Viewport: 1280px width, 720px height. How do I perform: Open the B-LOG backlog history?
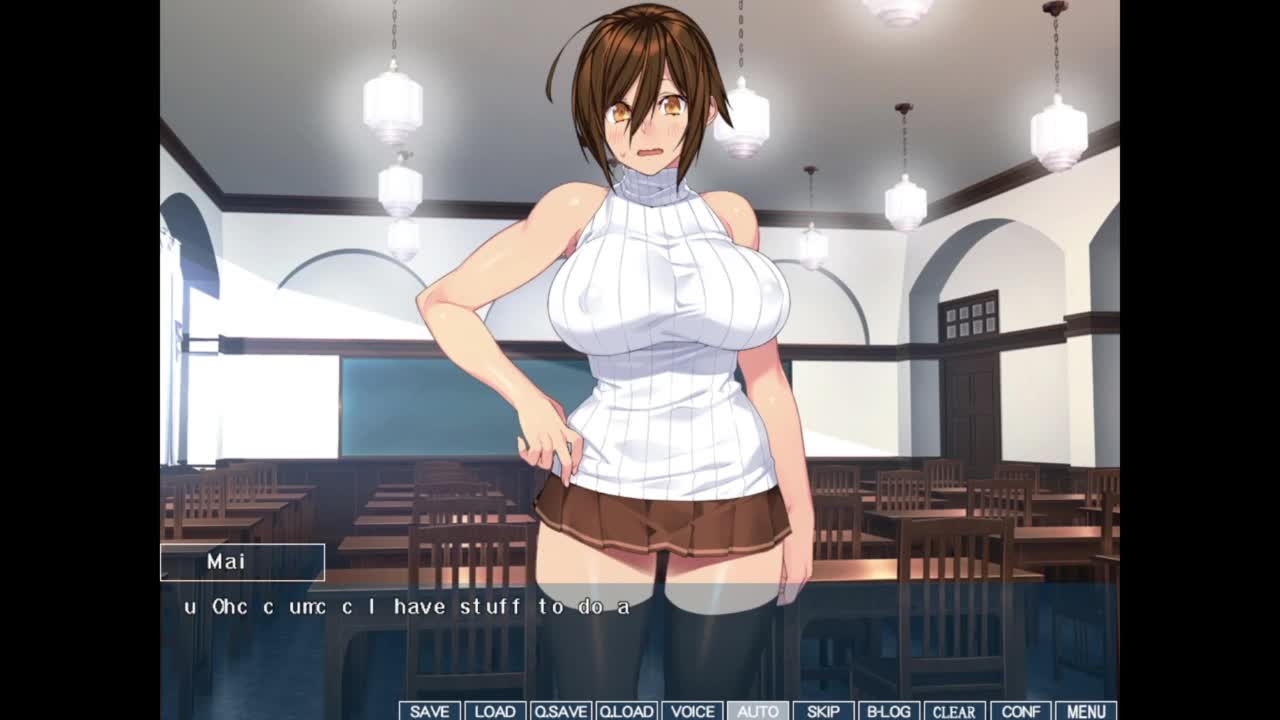(x=888, y=711)
